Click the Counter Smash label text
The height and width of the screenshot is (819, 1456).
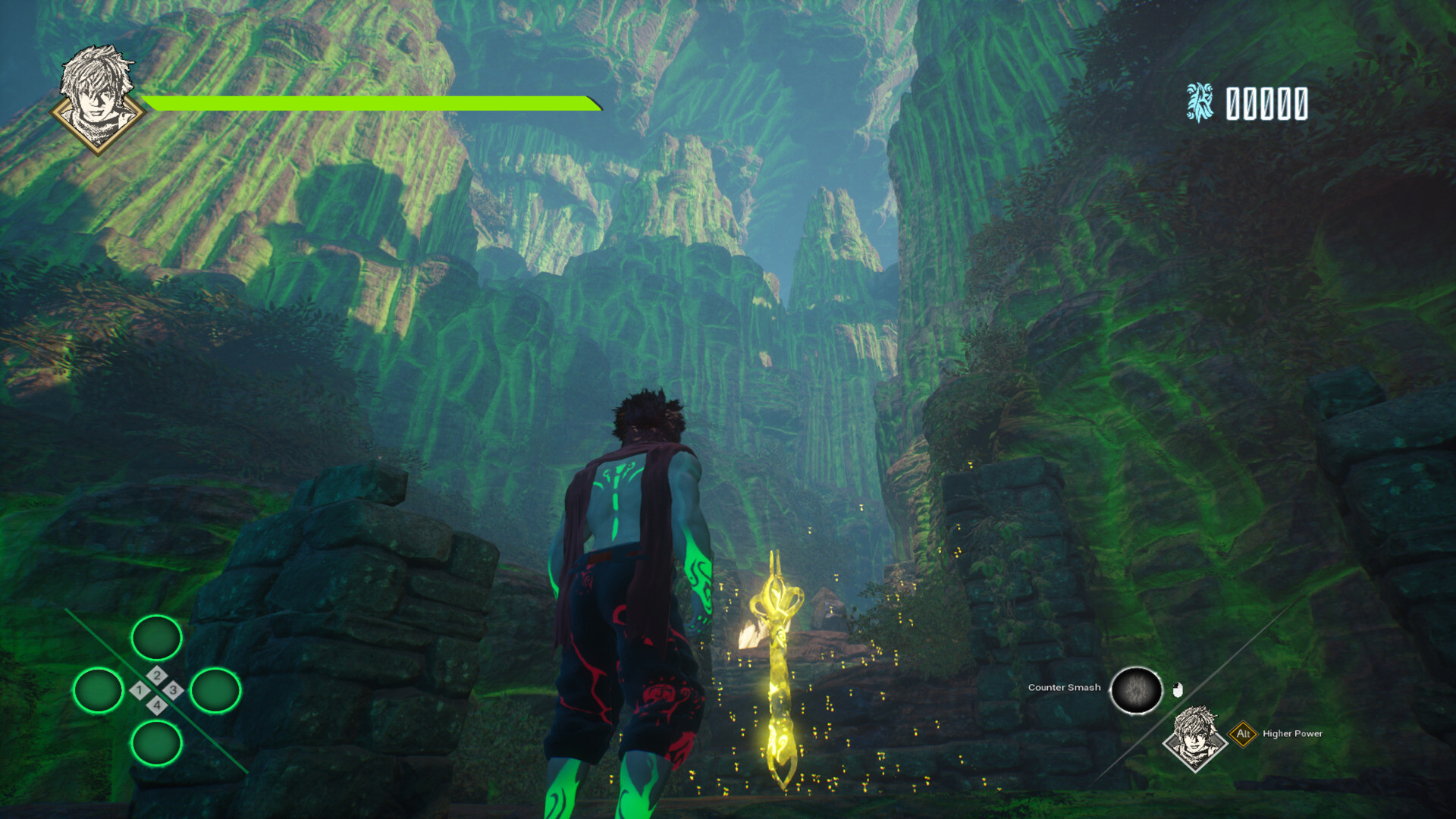[1064, 688]
